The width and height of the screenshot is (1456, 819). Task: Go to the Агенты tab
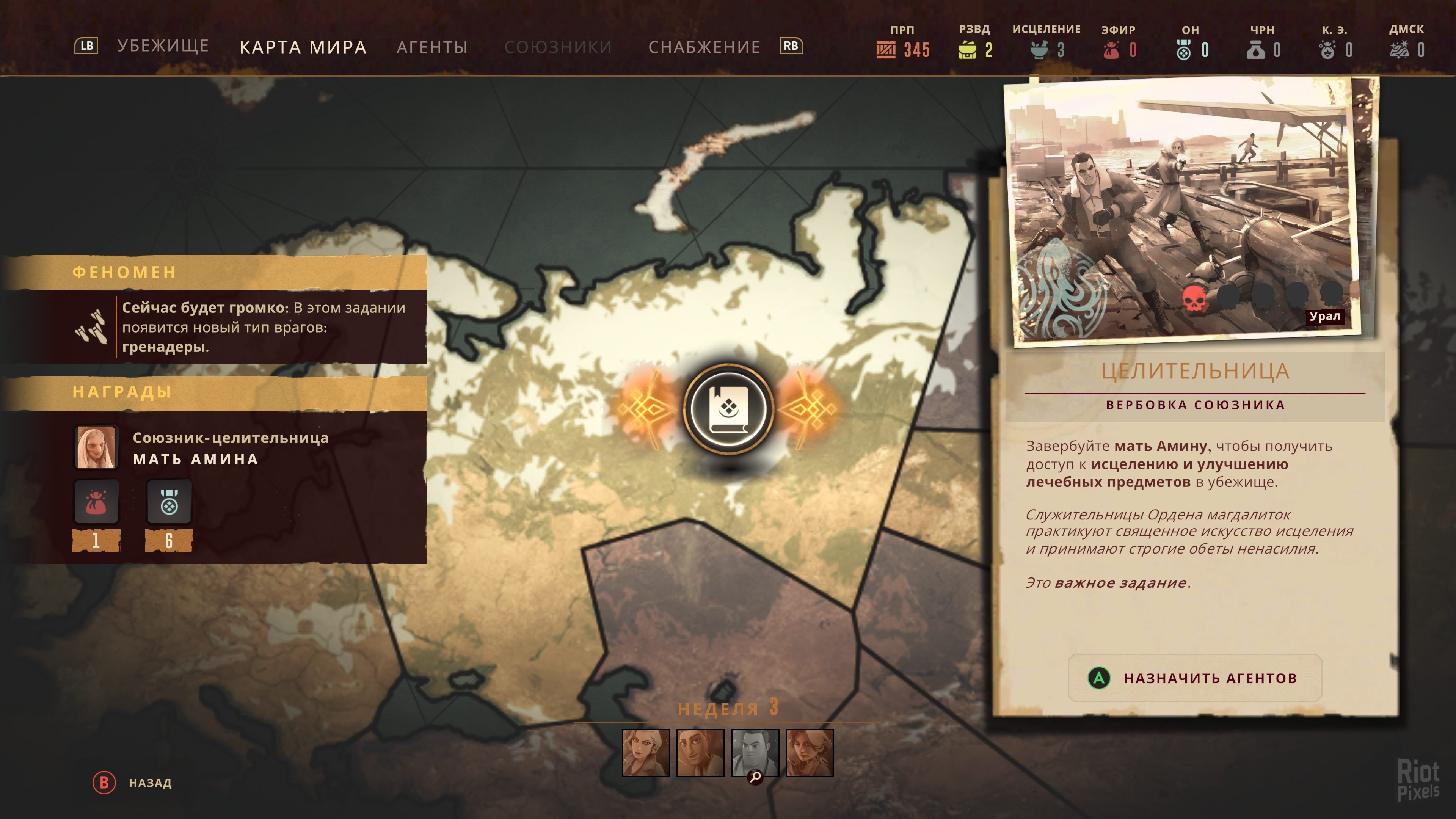(x=432, y=47)
